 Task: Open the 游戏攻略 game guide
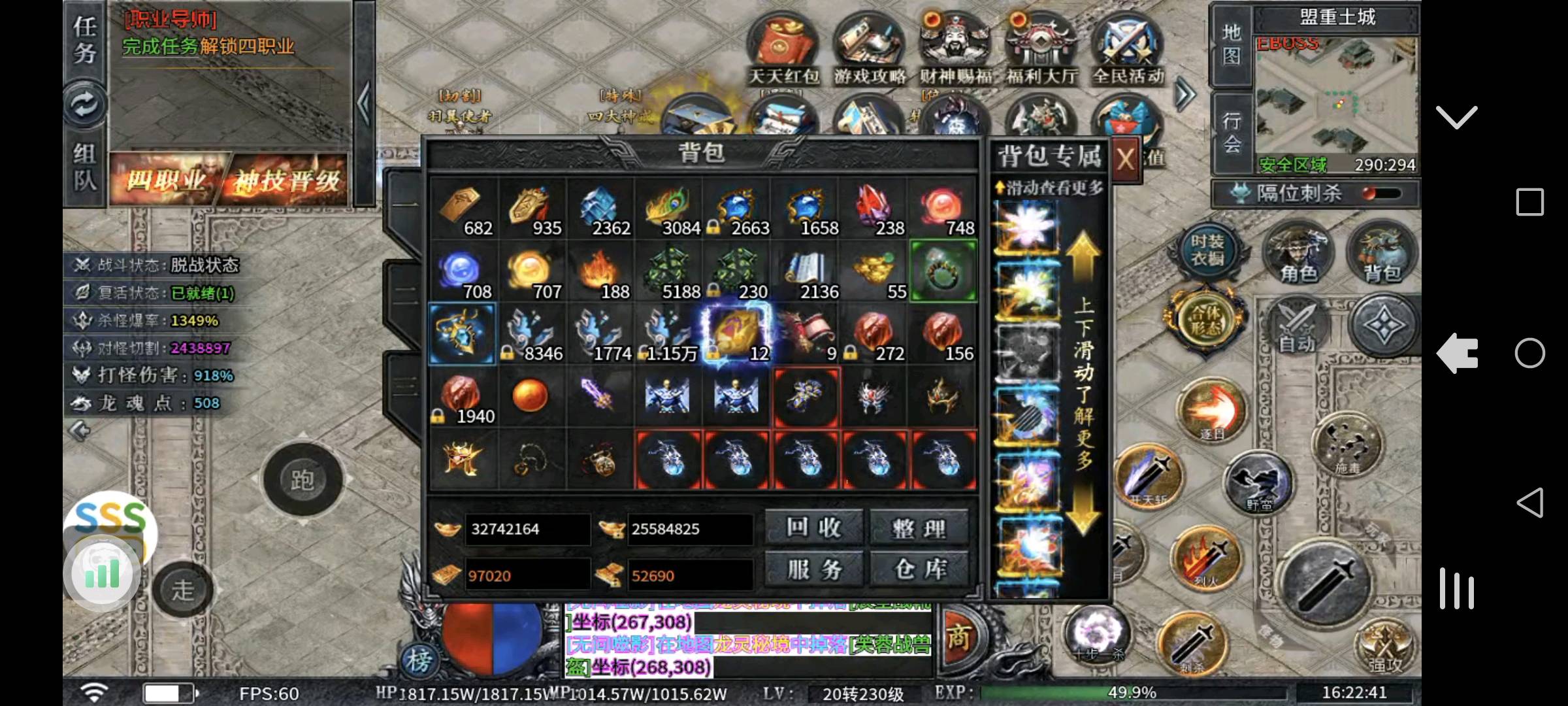tap(870, 49)
